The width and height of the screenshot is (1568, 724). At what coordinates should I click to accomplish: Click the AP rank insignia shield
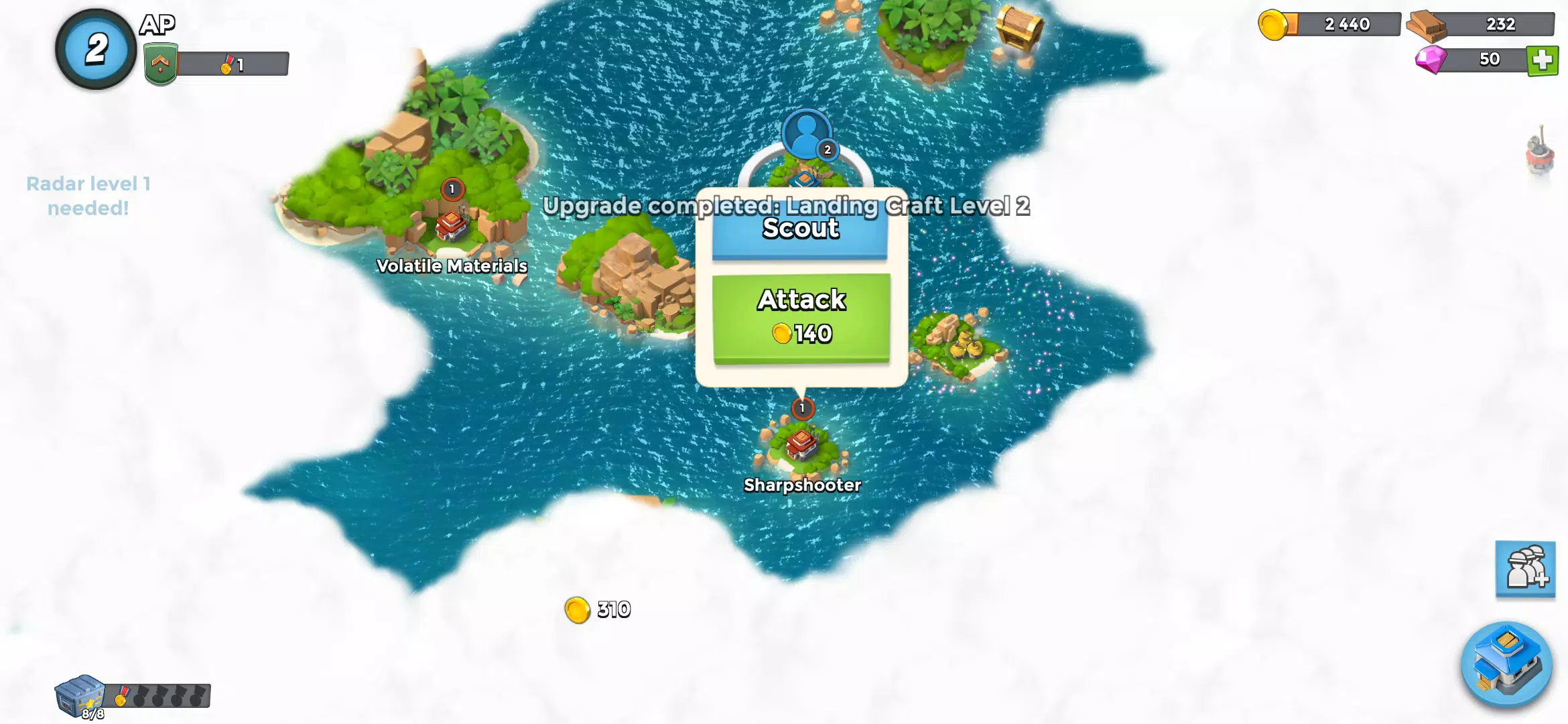(x=159, y=62)
